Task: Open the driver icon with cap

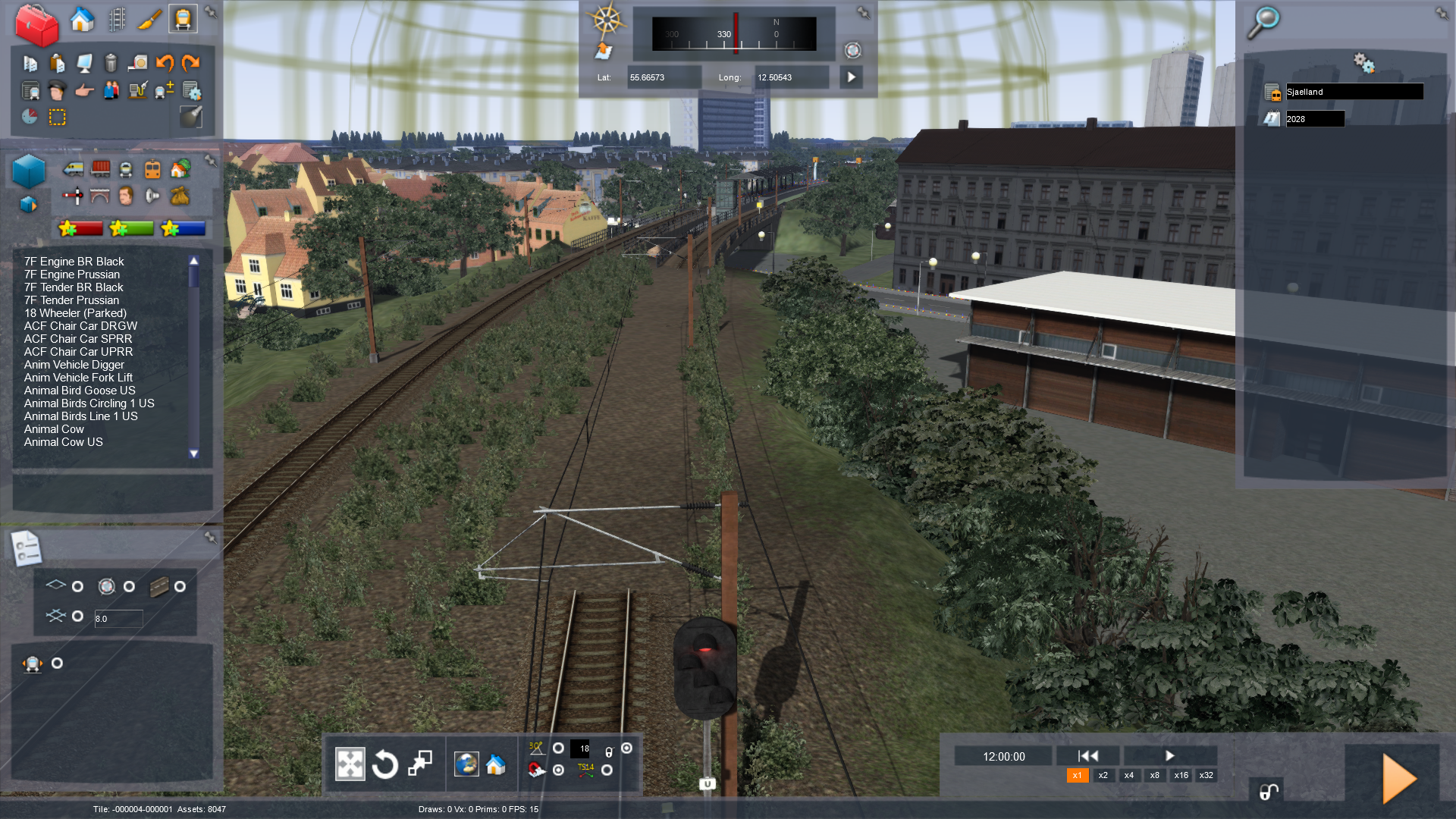Action: pyautogui.click(x=57, y=91)
